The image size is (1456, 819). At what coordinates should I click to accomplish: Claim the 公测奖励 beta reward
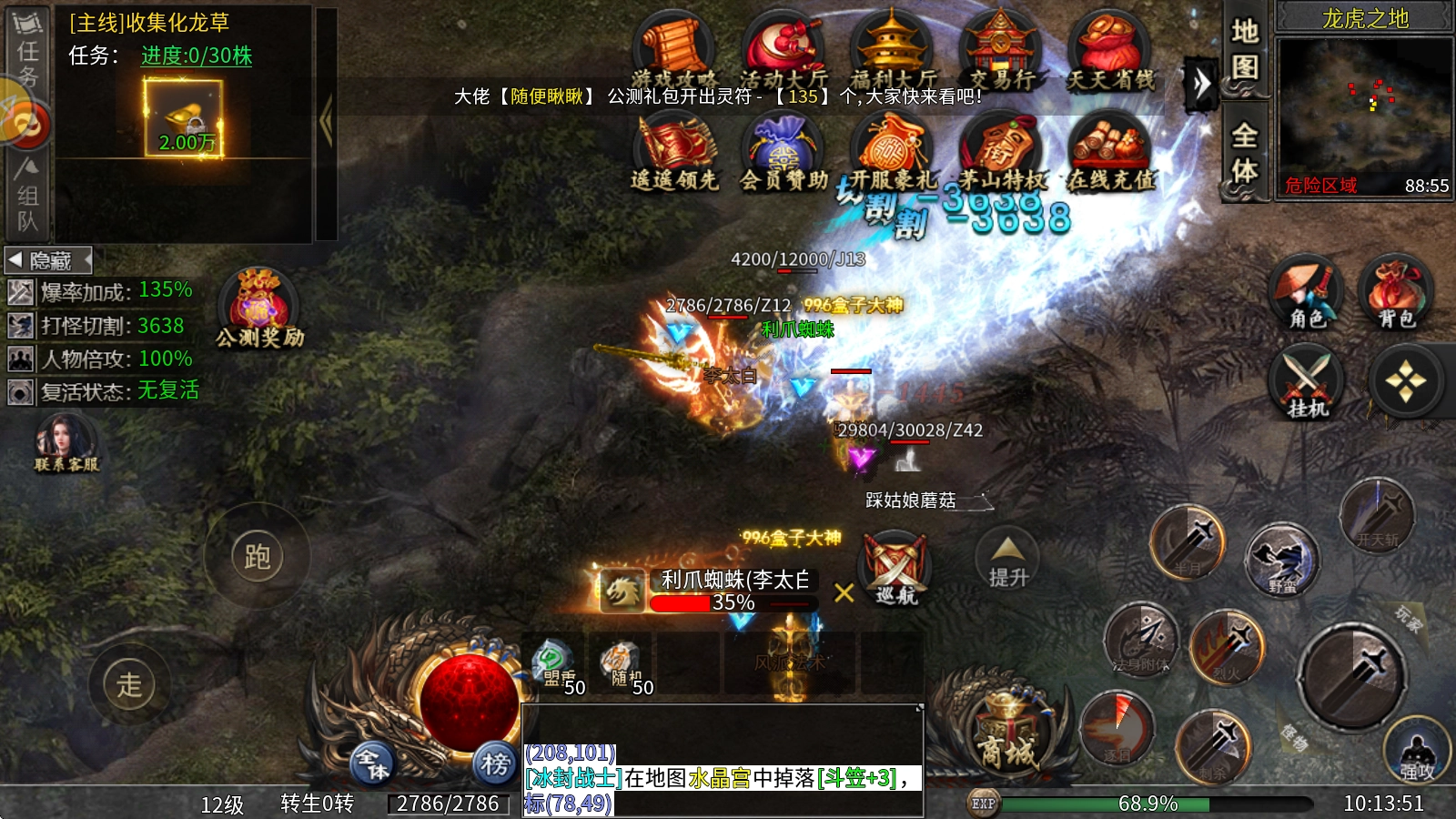click(x=260, y=308)
